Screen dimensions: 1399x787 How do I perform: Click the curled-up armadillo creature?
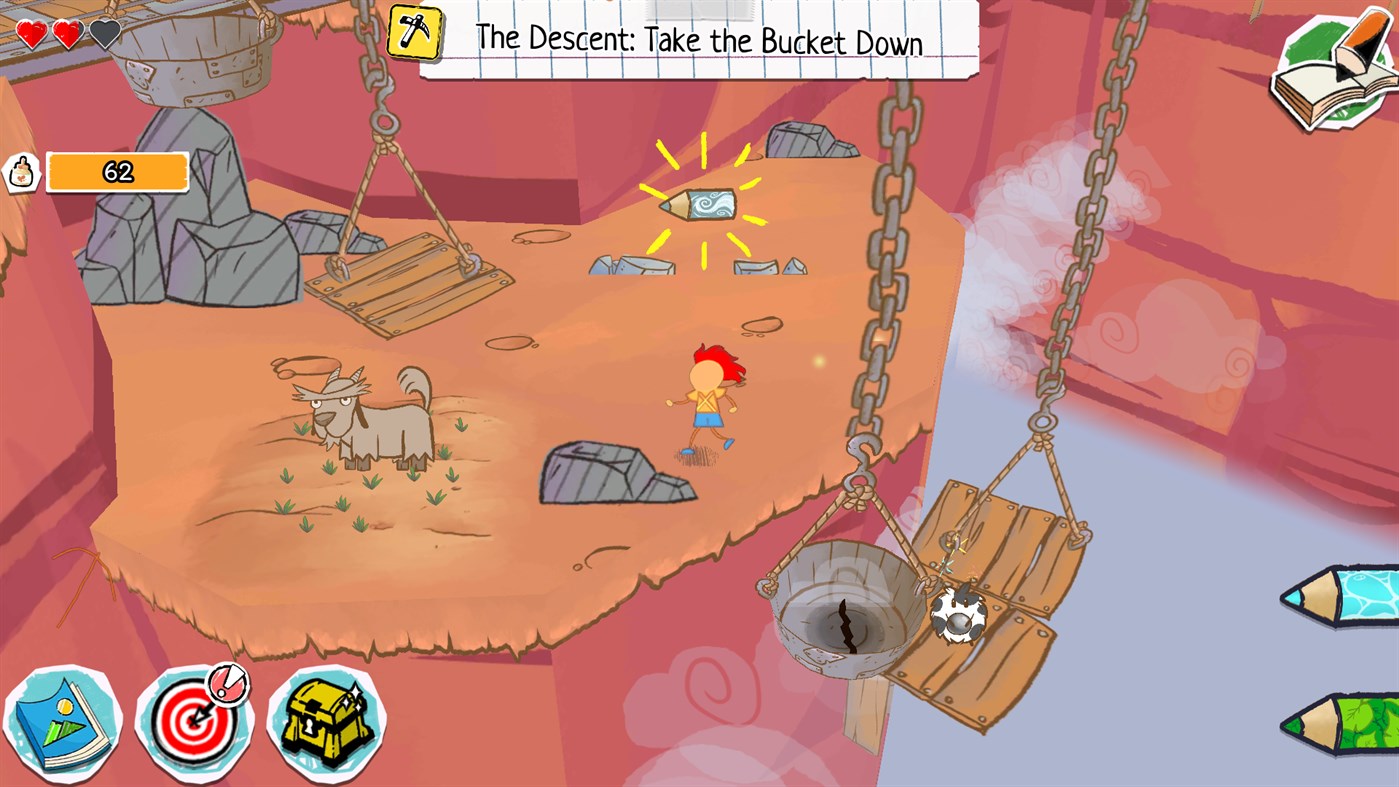pos(961,617)
